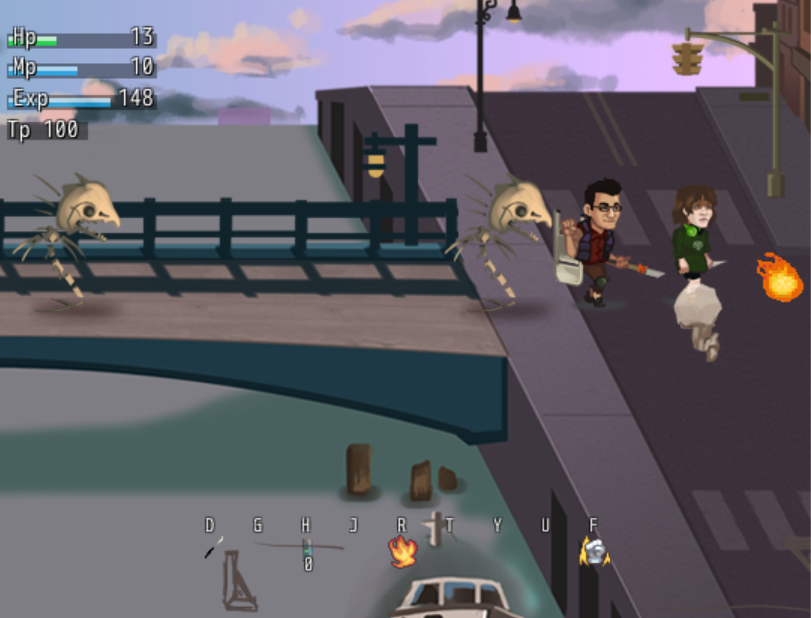Trigger the glowing fist ability icon

point(595,550)
